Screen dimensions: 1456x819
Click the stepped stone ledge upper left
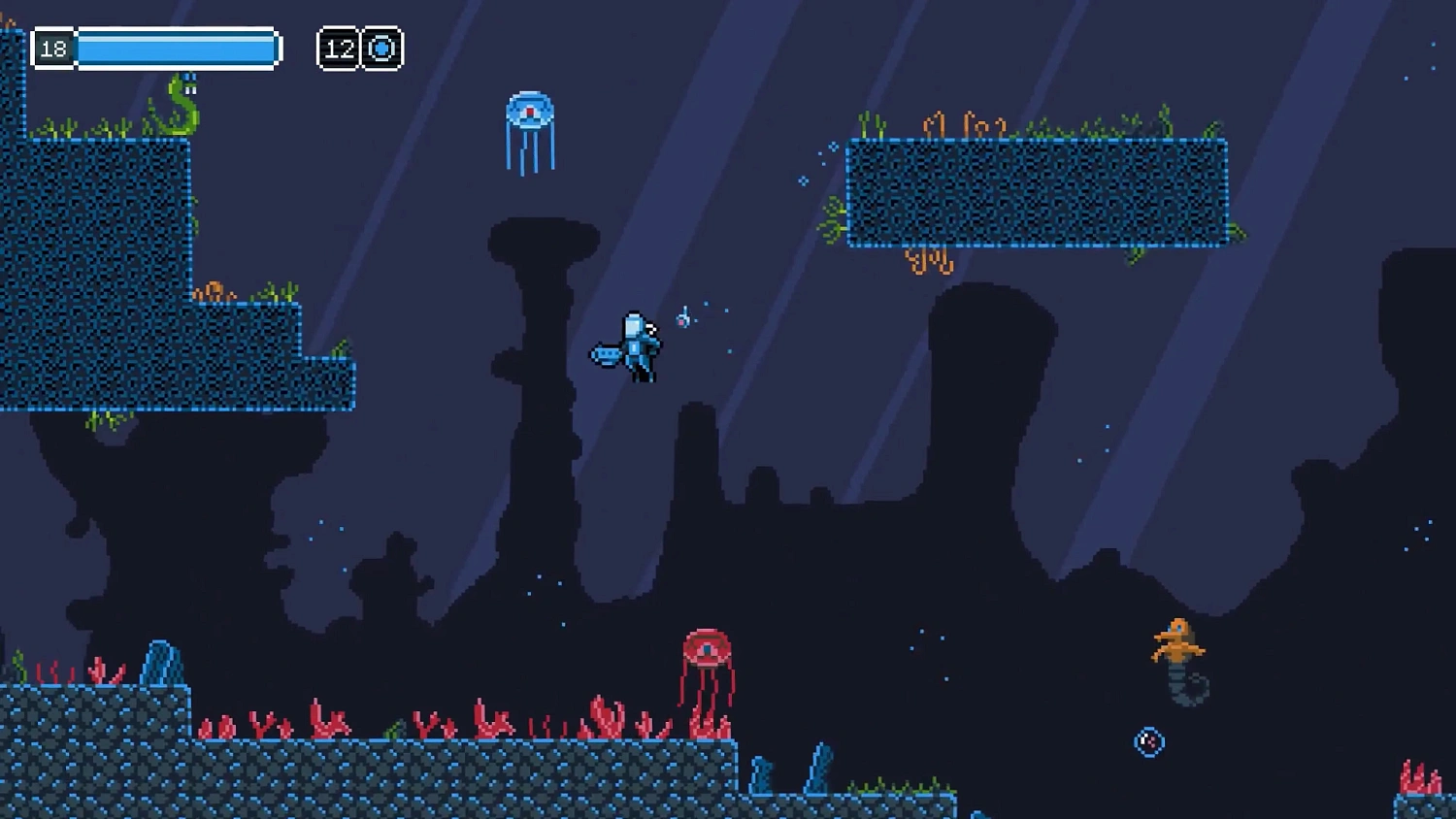click(146, 272)
